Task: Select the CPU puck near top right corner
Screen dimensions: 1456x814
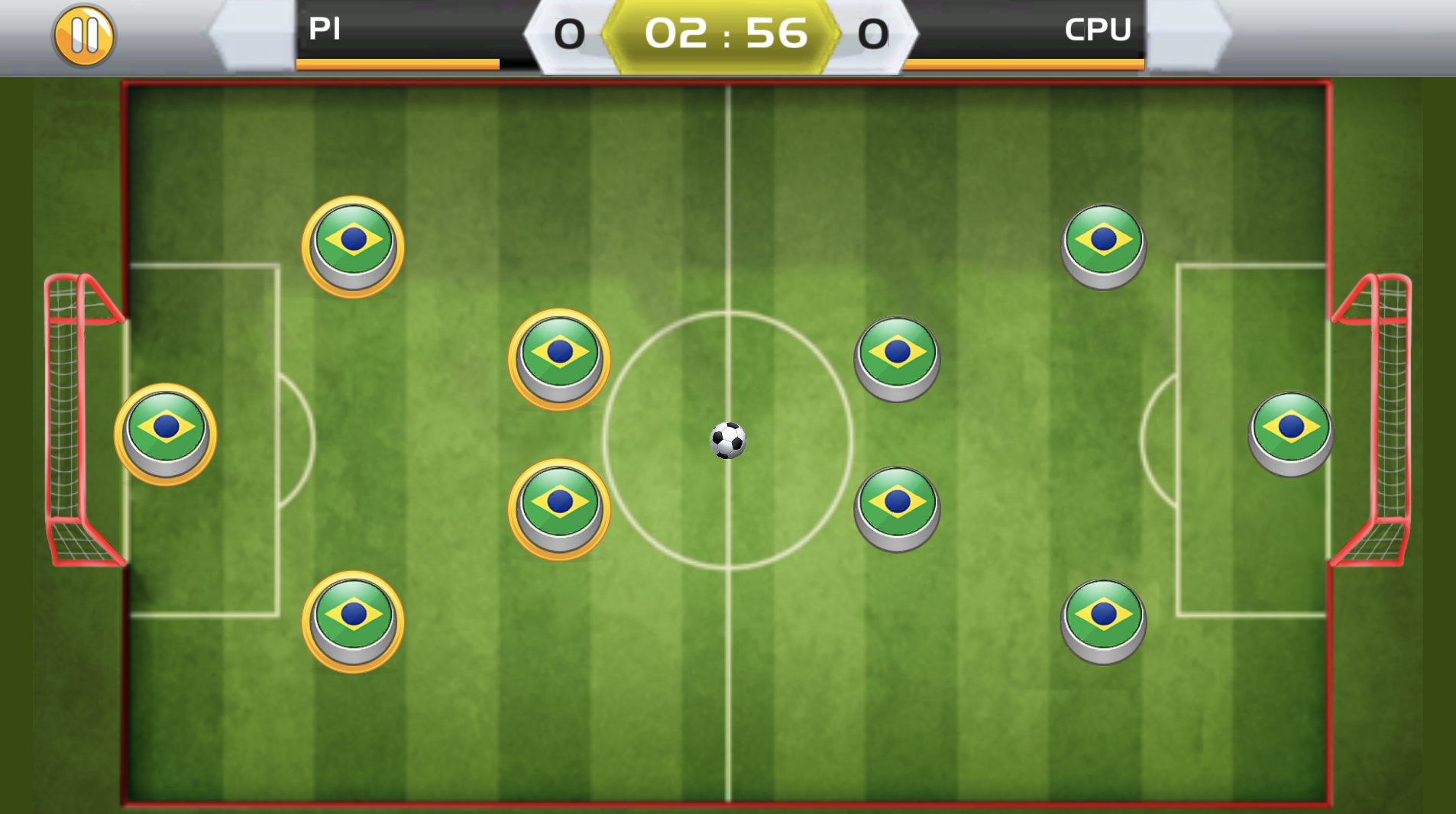Action: [1102, 243]
